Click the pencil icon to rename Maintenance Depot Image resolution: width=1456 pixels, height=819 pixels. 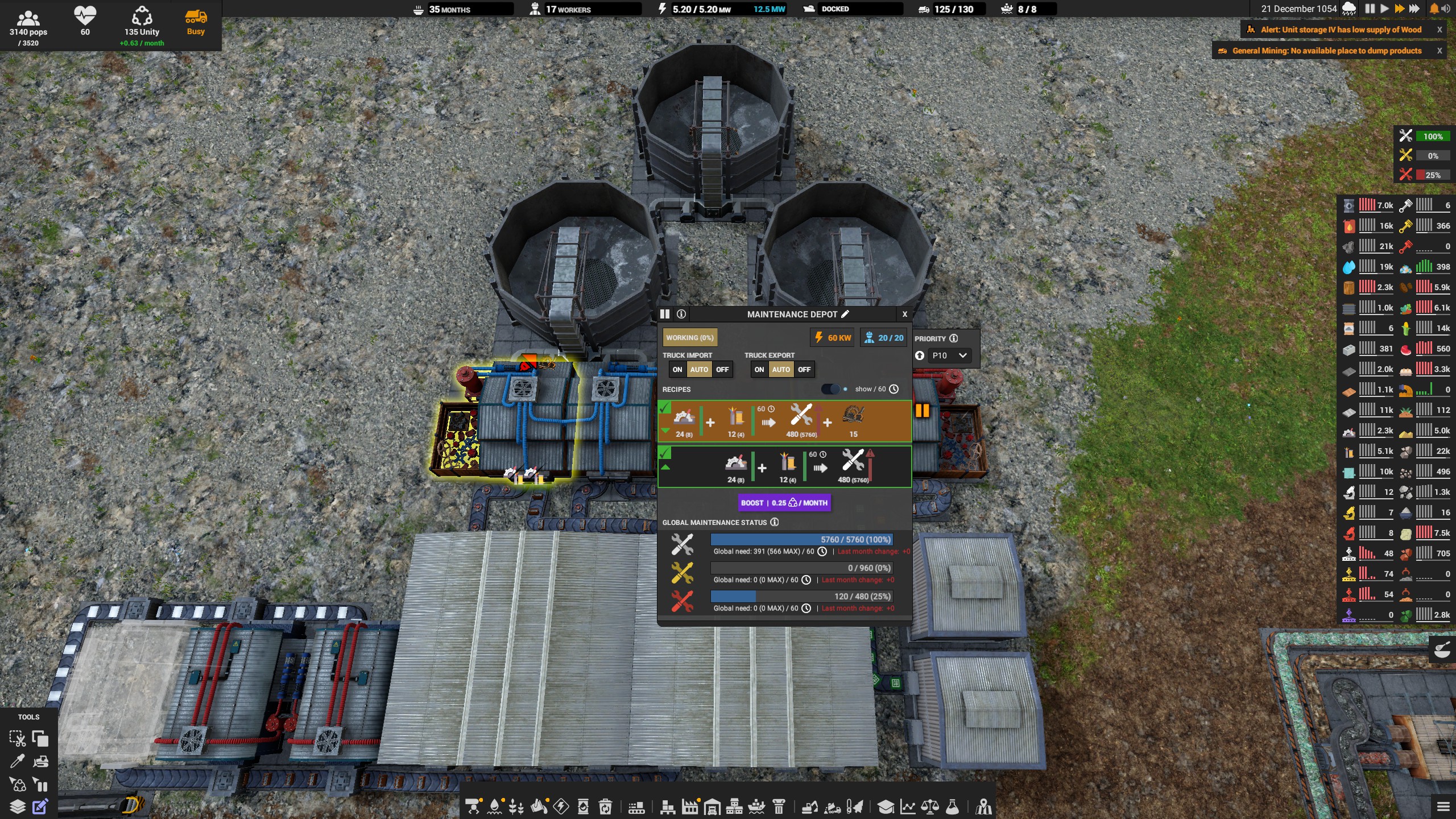tap(846, 314)
